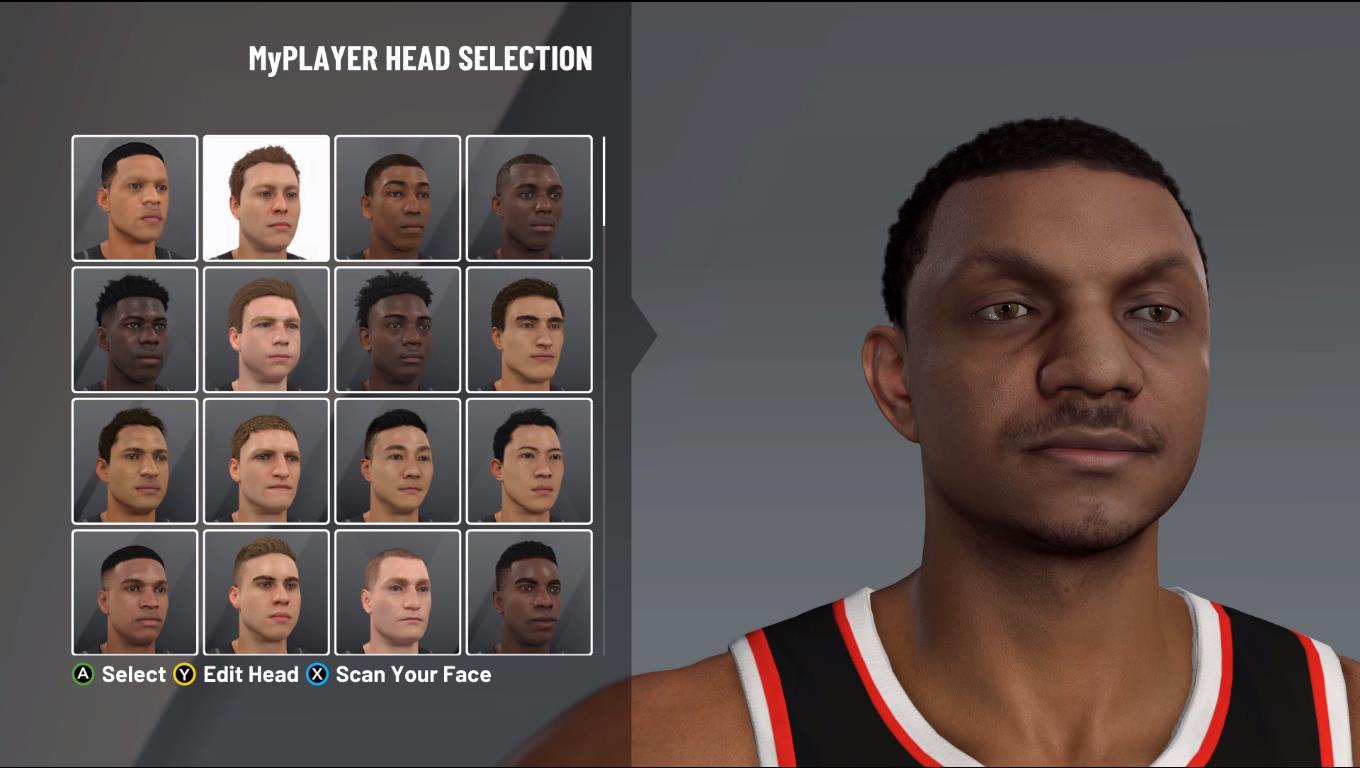Activate the Edit Head option
Screen dimensions: 1360x768
point(248,675)
